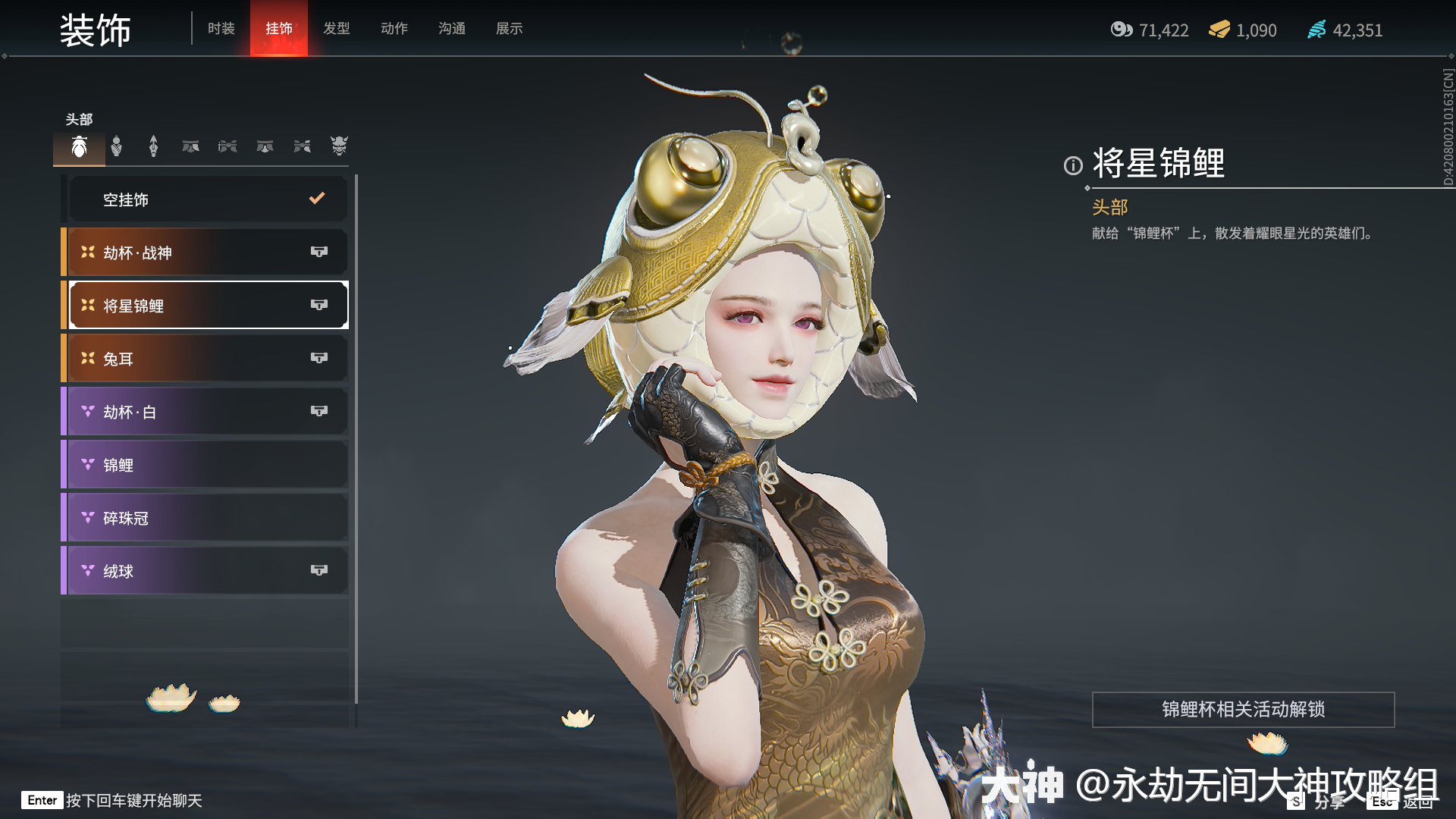Go to the 动作 tab
Image resolution: width=1456 pixels, height=819 pixels.
click(394, 29)
